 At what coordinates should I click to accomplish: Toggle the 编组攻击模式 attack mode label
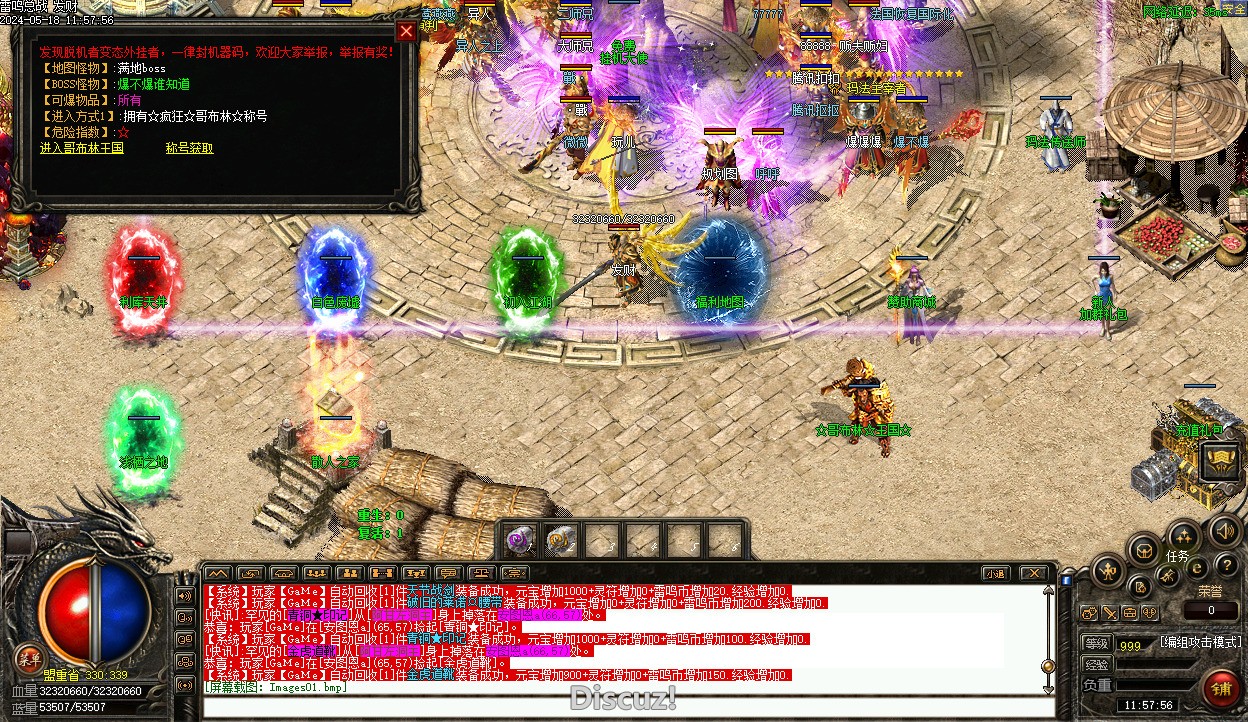[x=1200, y=642]
